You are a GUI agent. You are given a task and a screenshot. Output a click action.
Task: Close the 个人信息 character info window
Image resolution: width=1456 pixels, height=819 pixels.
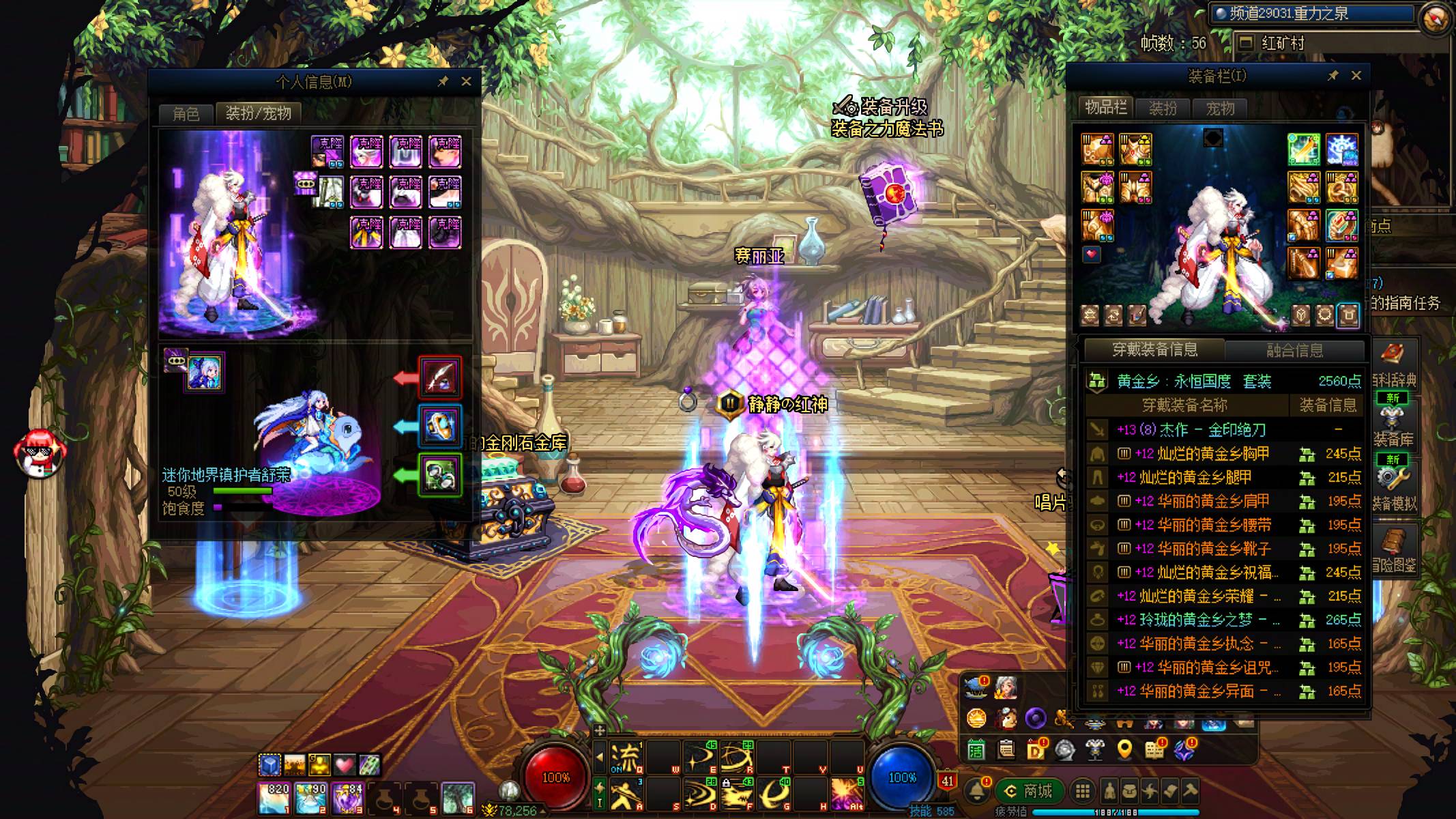466,82
